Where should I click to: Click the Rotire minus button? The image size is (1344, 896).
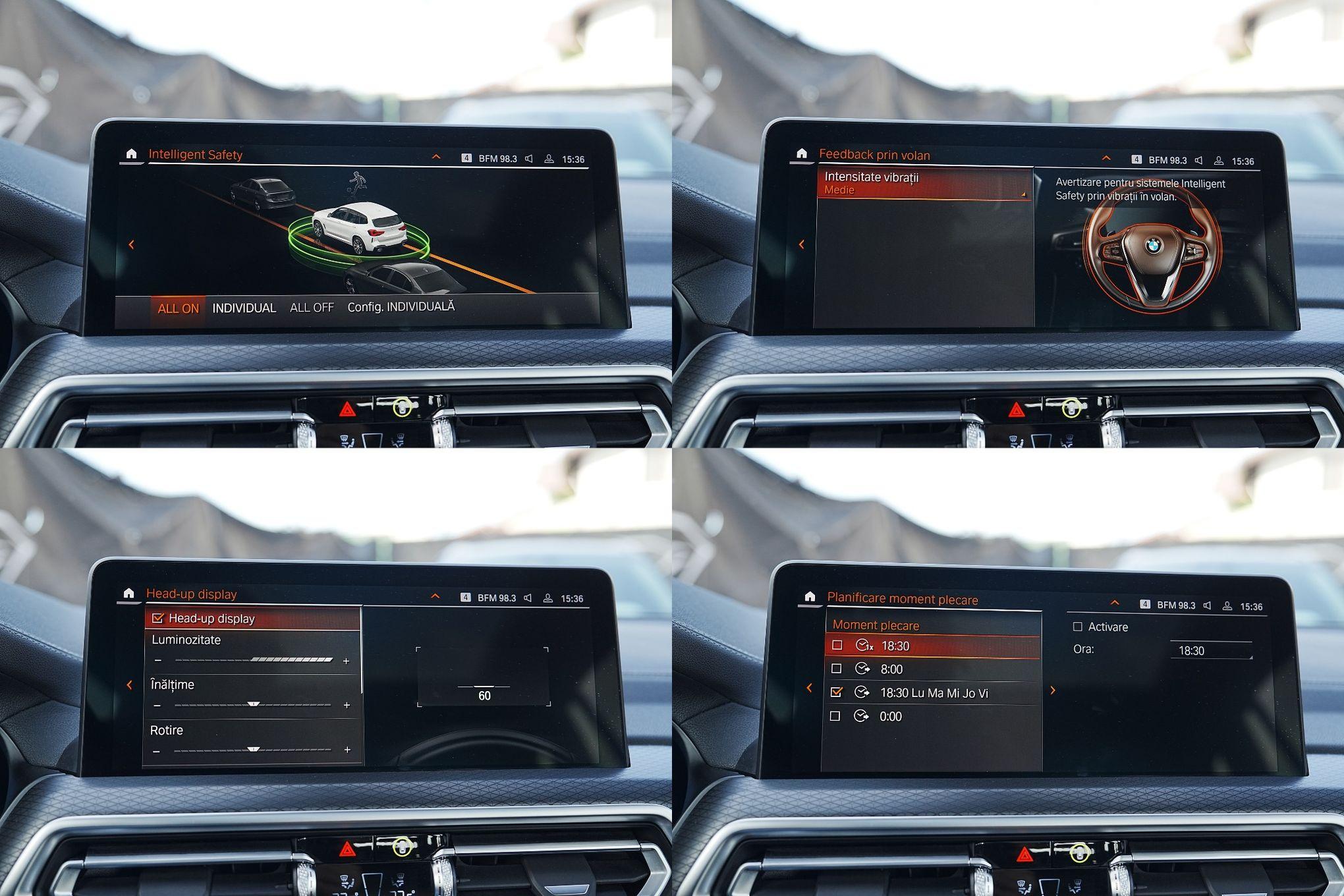[x=156, y=751]
